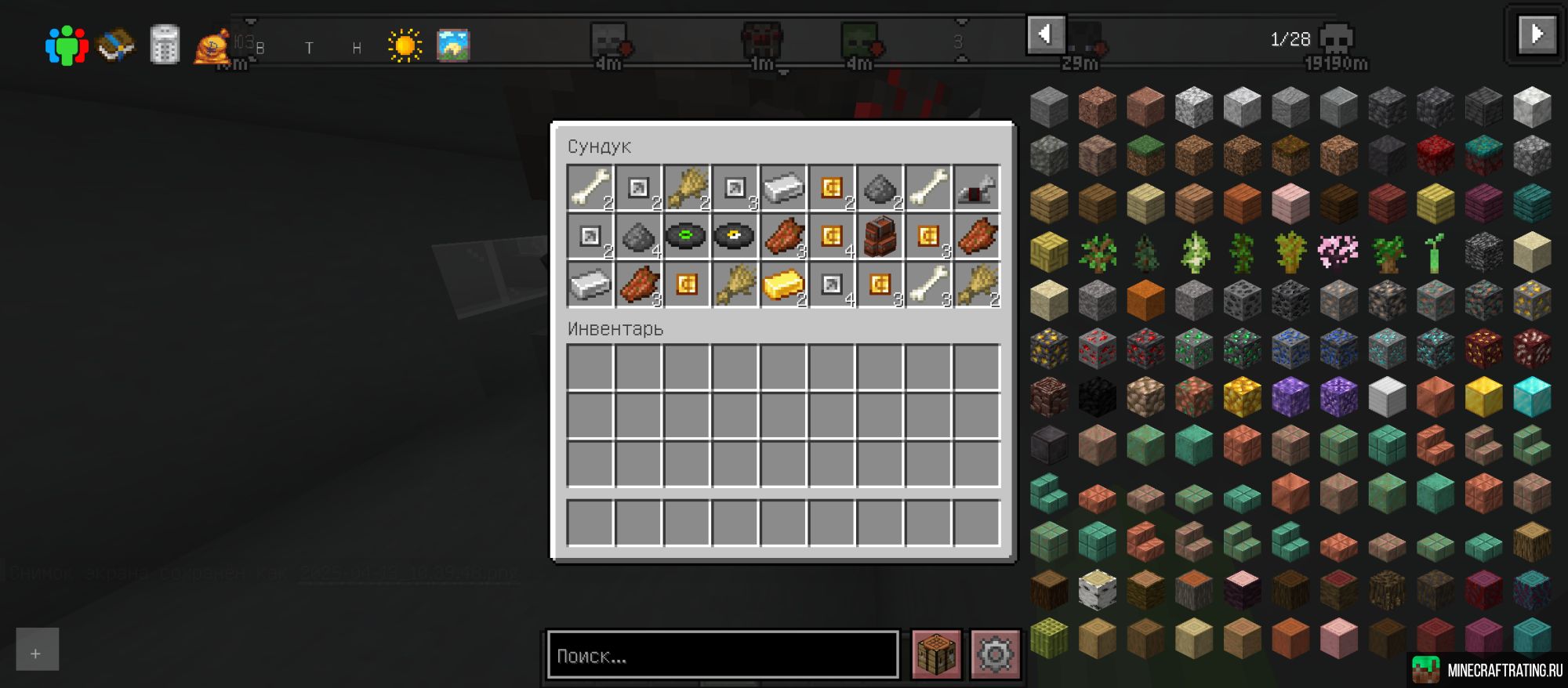
Task: Select the pink cherry sapling in item list
Action: tap(1338, 252)
